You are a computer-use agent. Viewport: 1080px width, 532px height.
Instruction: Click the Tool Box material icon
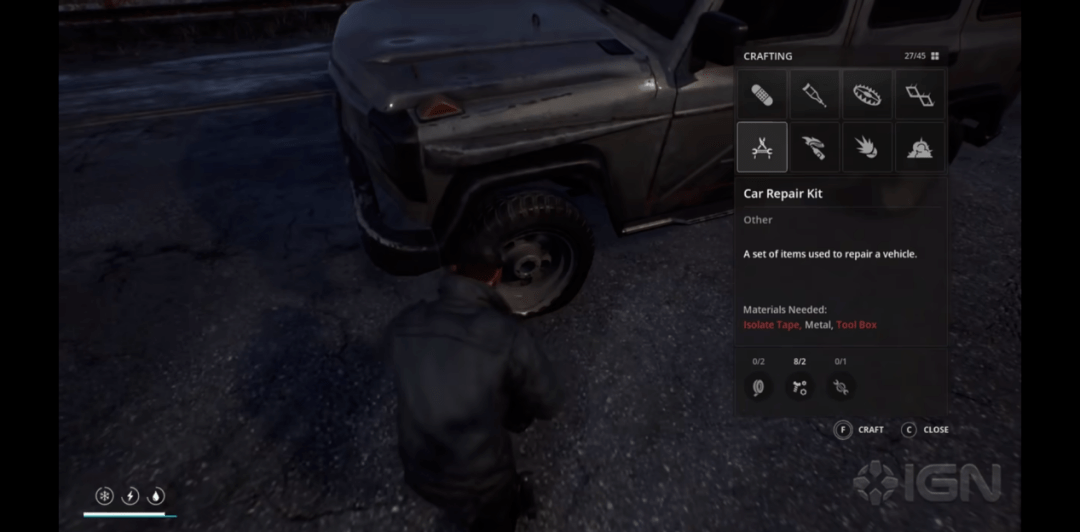[840, 387]
